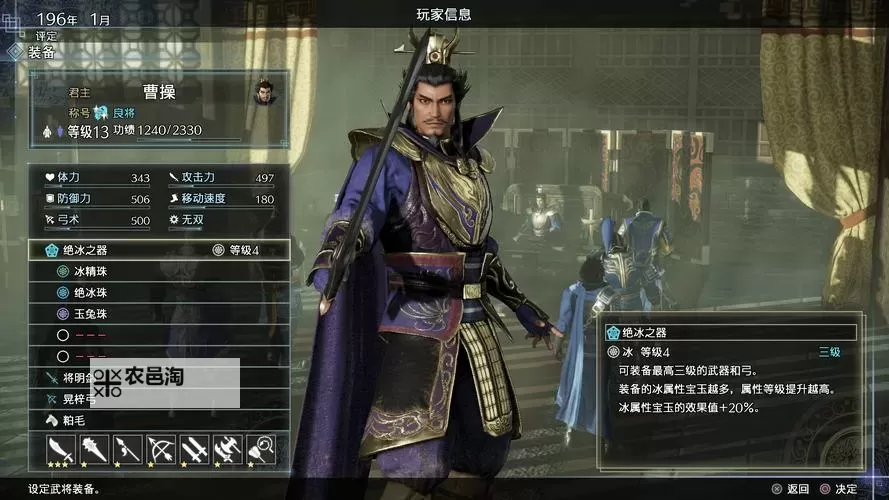Choose the spiked club weapon icon
889x500 pixels.
pyautogui.click(x=94, y=449)
